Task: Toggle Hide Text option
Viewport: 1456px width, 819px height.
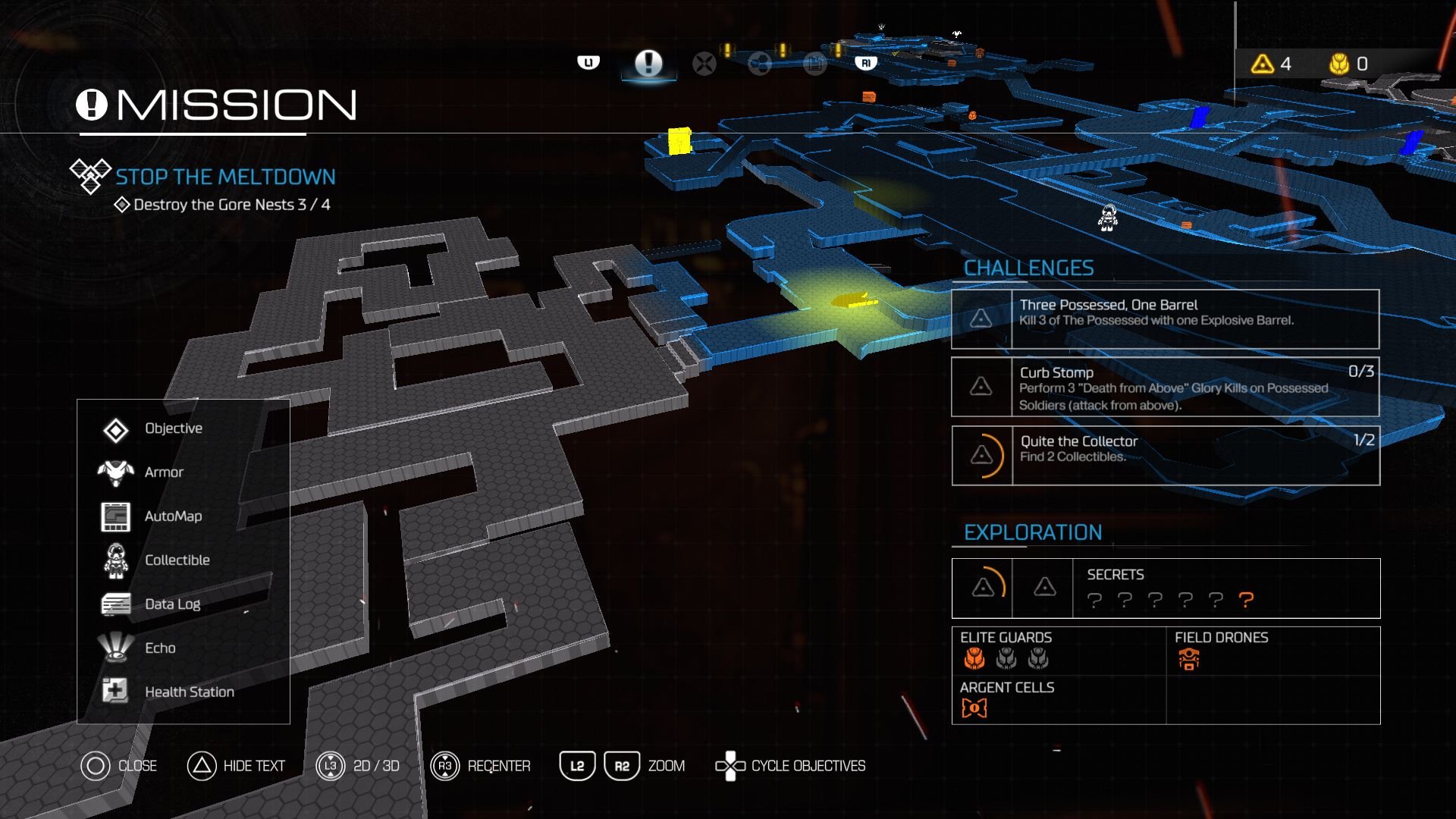Action: tap(201, 766)
